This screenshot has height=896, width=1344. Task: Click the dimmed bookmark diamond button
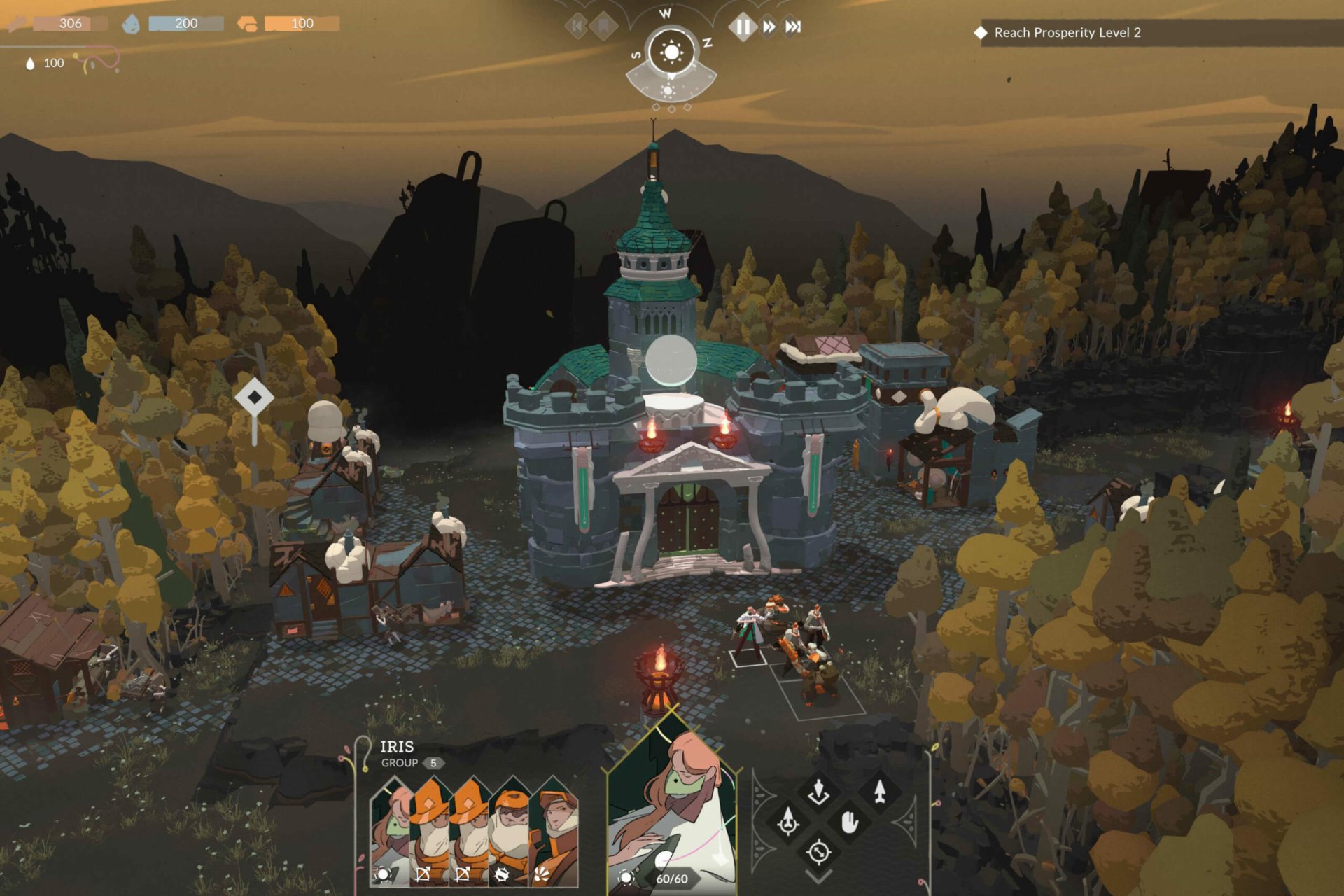[603, 27]
